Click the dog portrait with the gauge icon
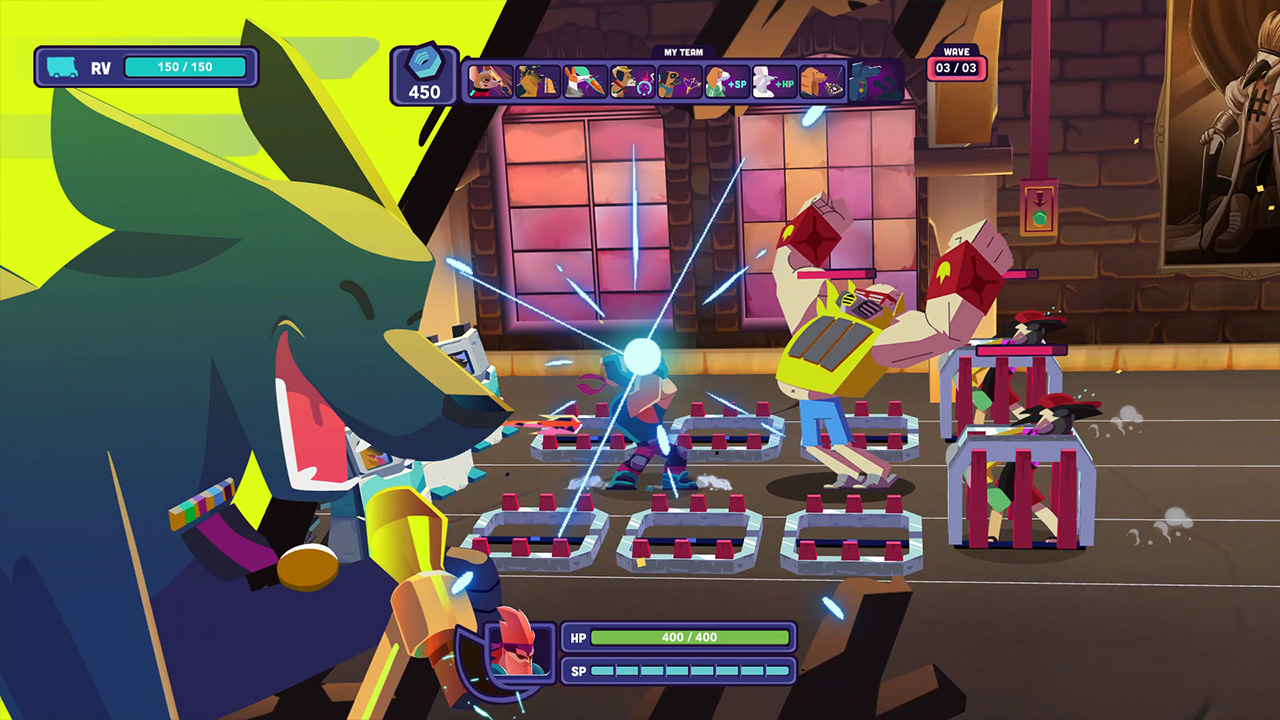This screenshot has height=720, width=1280. pyautogui.click(x=631, y=80)
